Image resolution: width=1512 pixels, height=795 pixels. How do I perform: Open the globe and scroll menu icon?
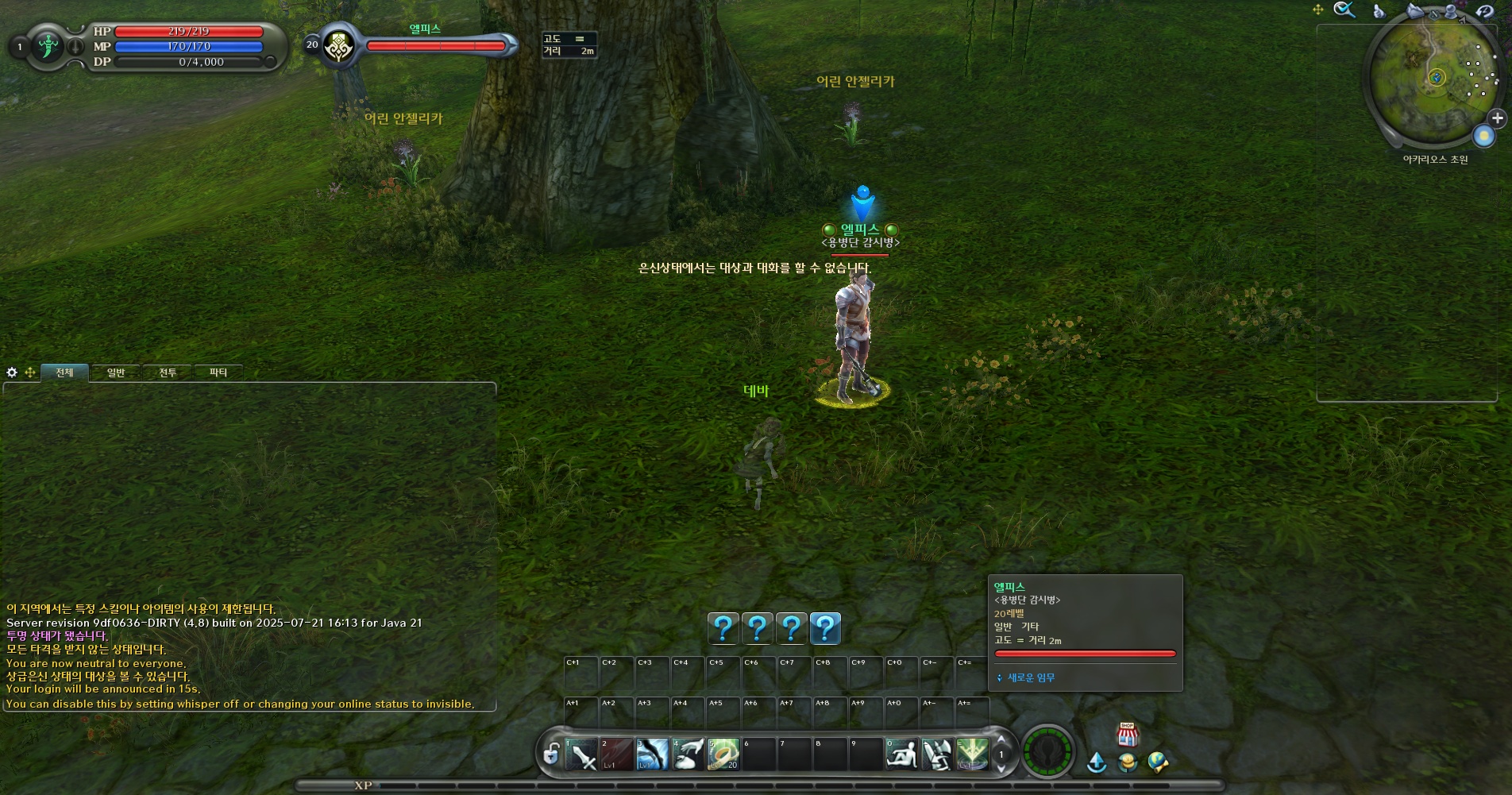tap(1157, 762)
